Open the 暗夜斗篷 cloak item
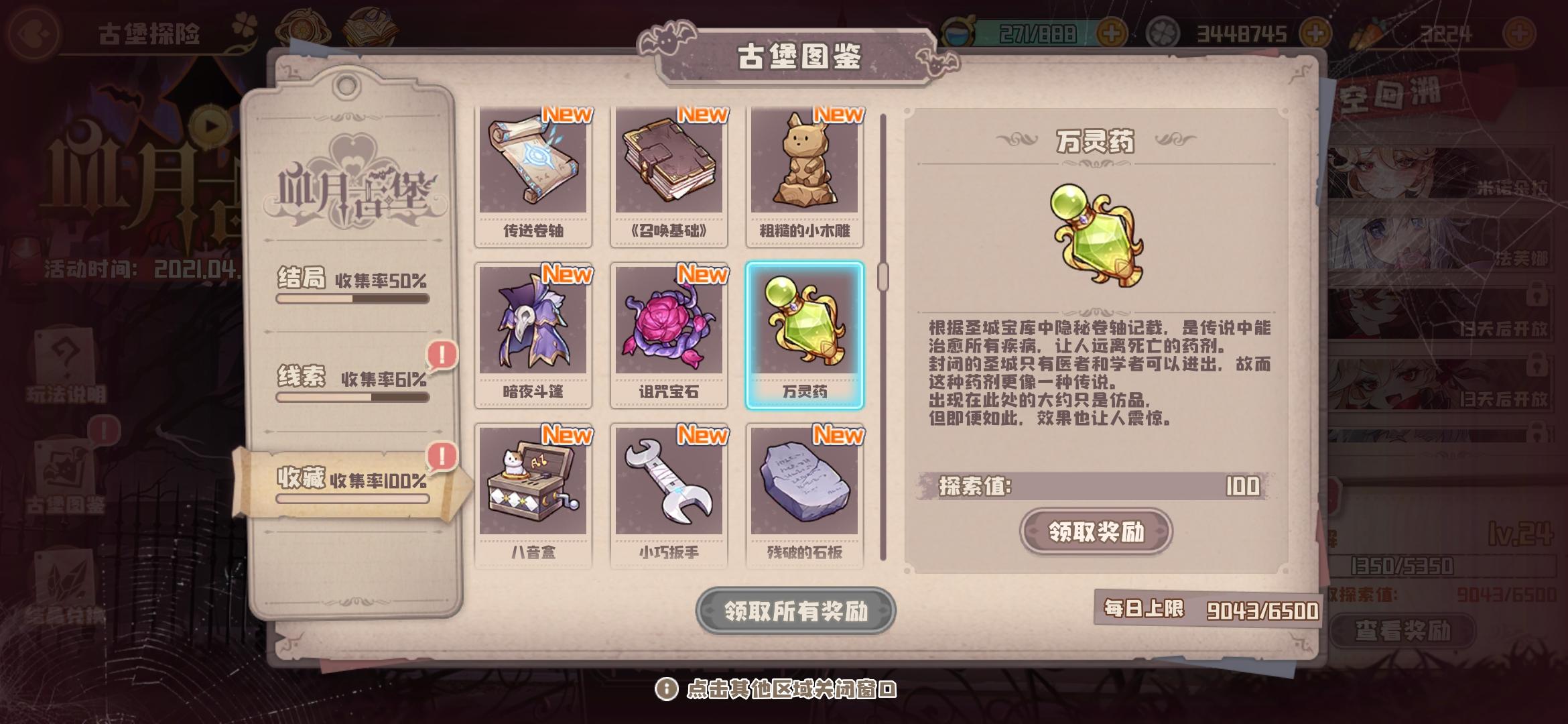 click(x=533, y=332)
